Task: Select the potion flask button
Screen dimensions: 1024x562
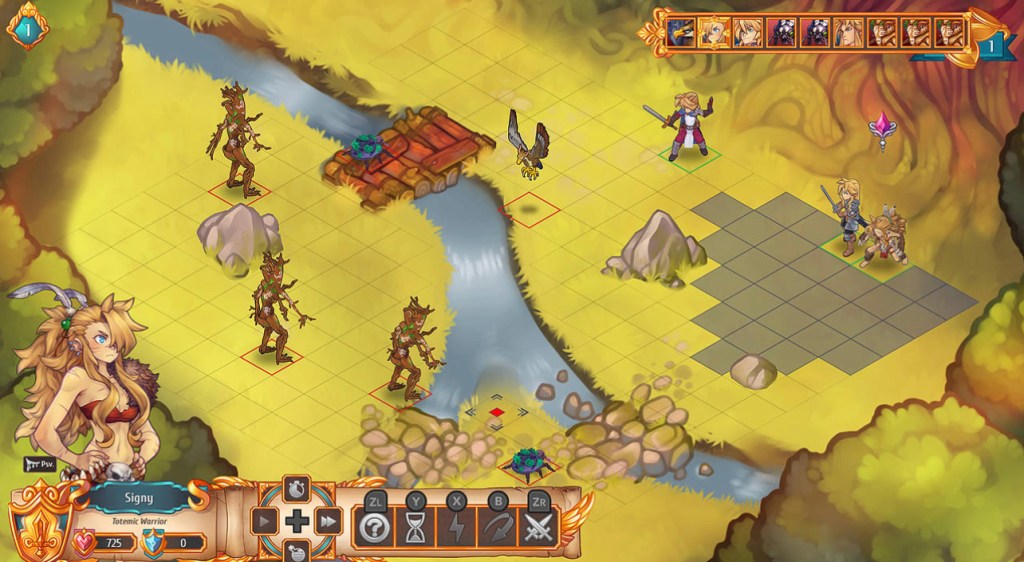Action: click(x=297, y=551)
